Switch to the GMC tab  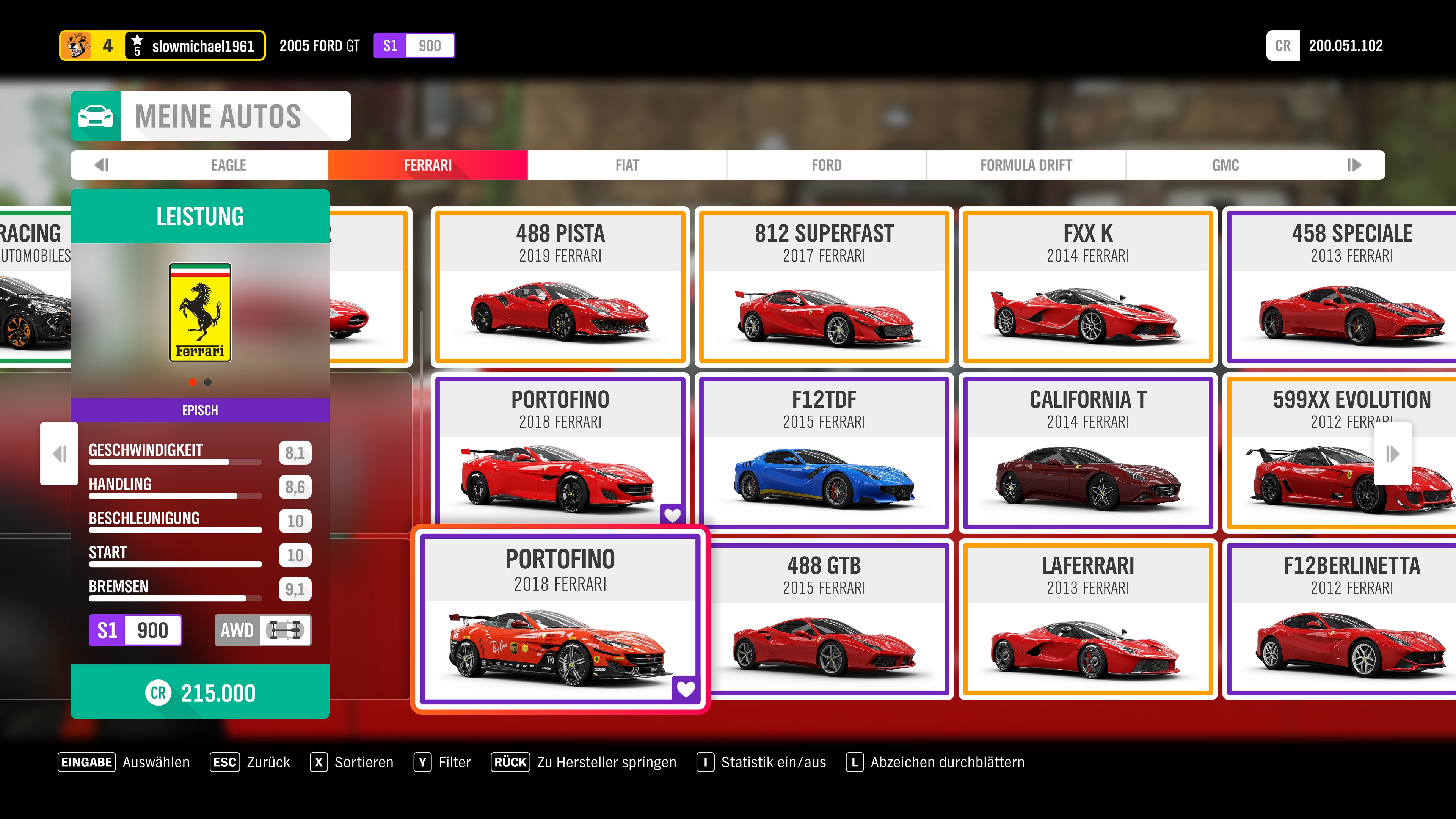[1225, 165]
